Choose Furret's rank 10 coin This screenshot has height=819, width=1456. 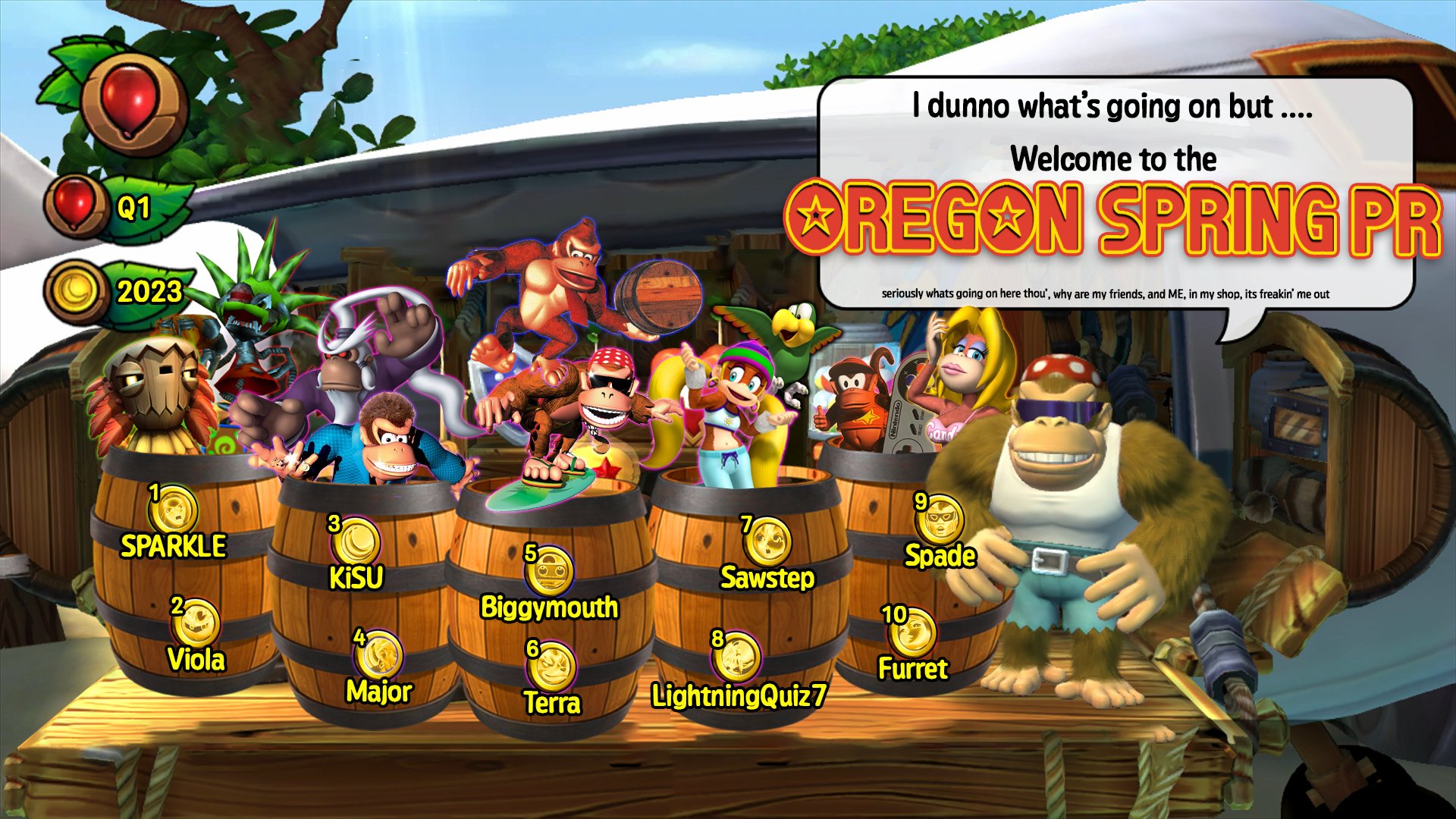pyautogui.click(x=912, y=632)
